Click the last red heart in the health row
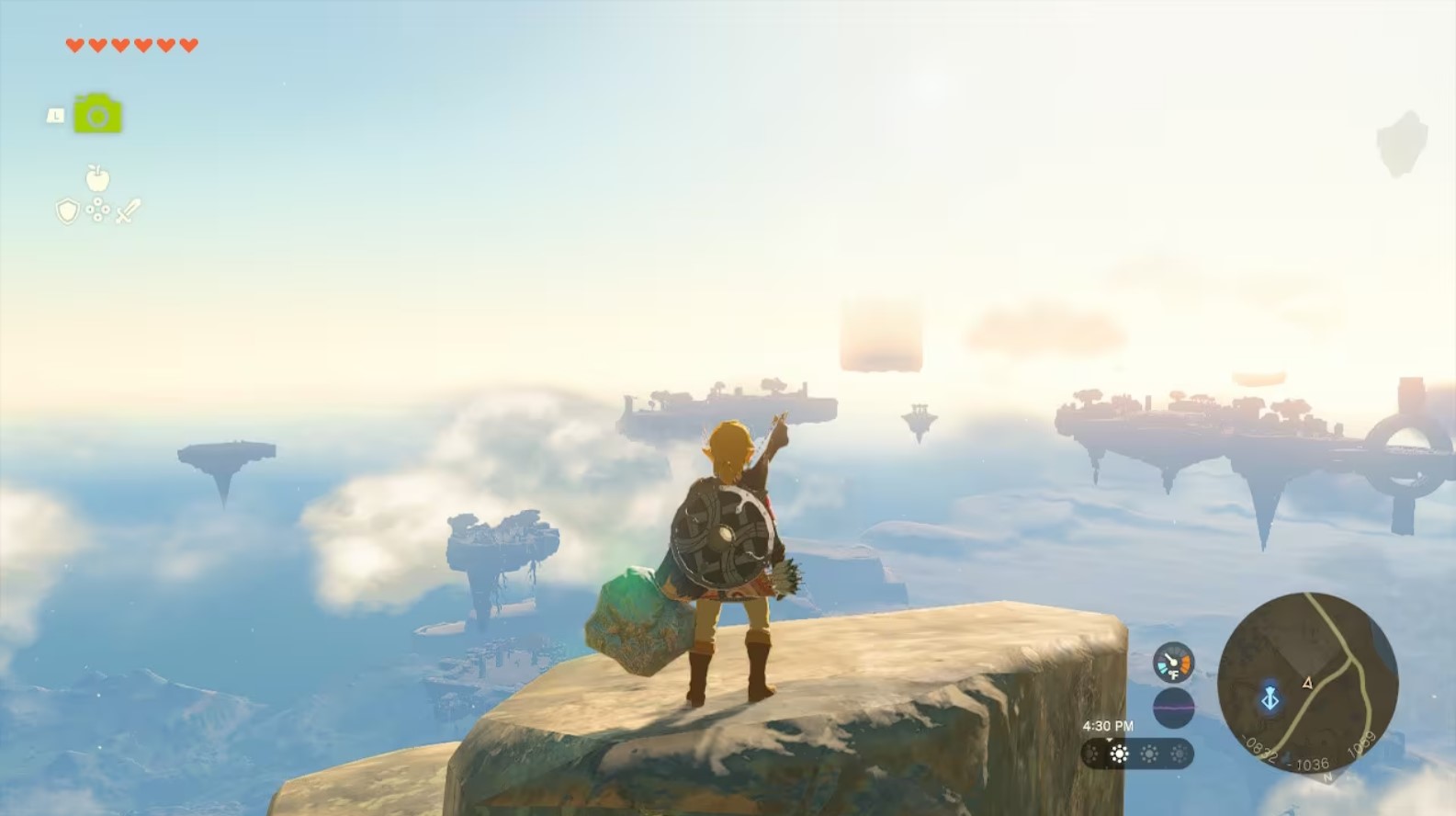1456x816 pixels. (x=188, y=46)
